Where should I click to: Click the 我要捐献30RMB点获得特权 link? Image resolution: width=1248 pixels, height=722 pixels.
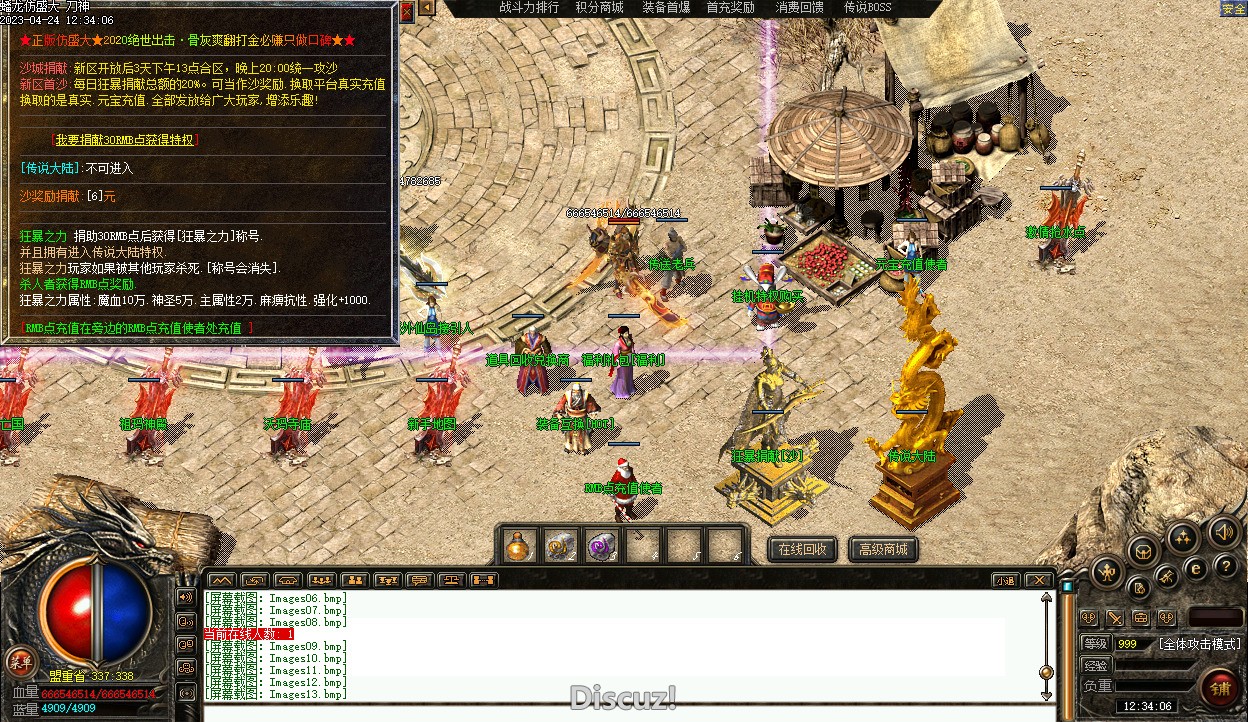[x=126, y=141]
